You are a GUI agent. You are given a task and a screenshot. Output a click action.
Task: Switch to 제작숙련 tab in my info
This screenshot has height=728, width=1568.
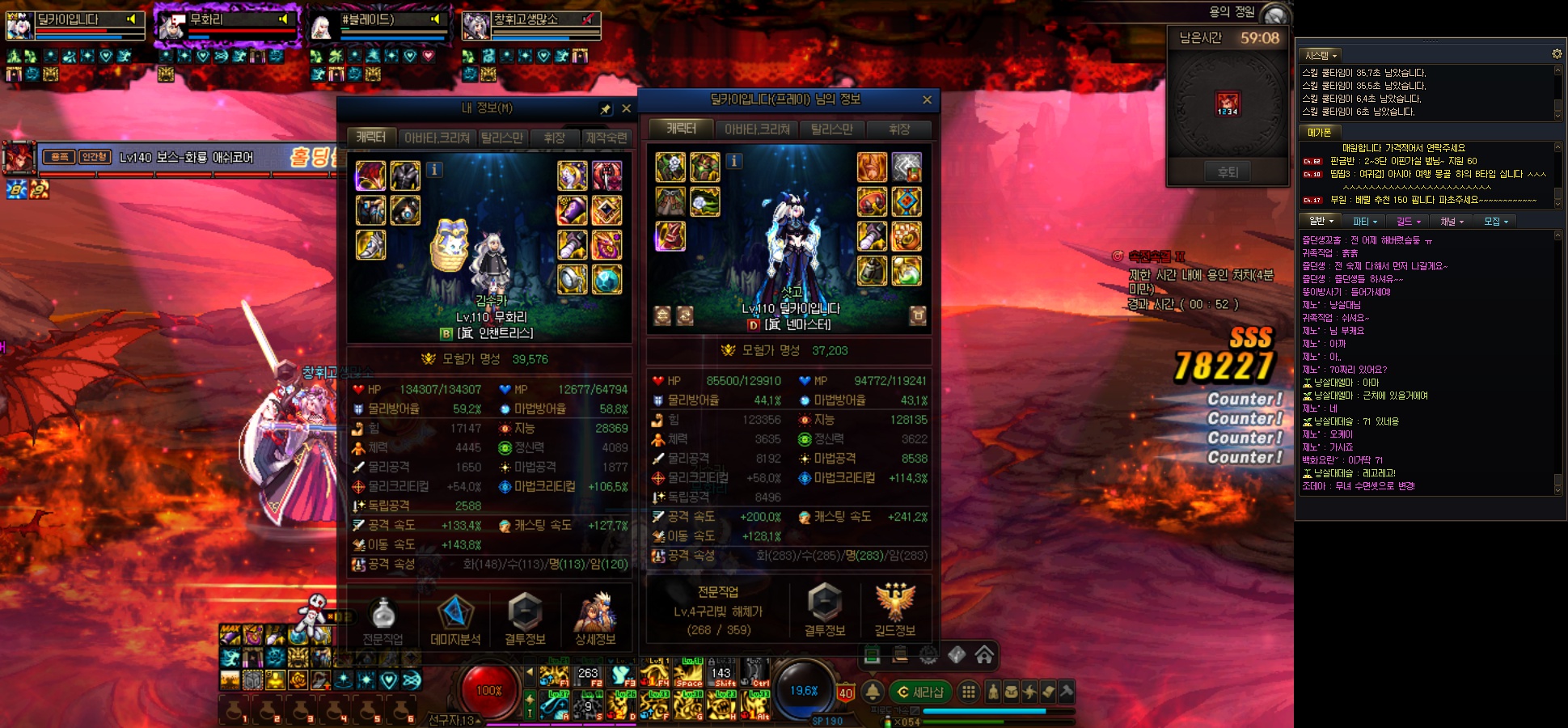click(606, 138)
